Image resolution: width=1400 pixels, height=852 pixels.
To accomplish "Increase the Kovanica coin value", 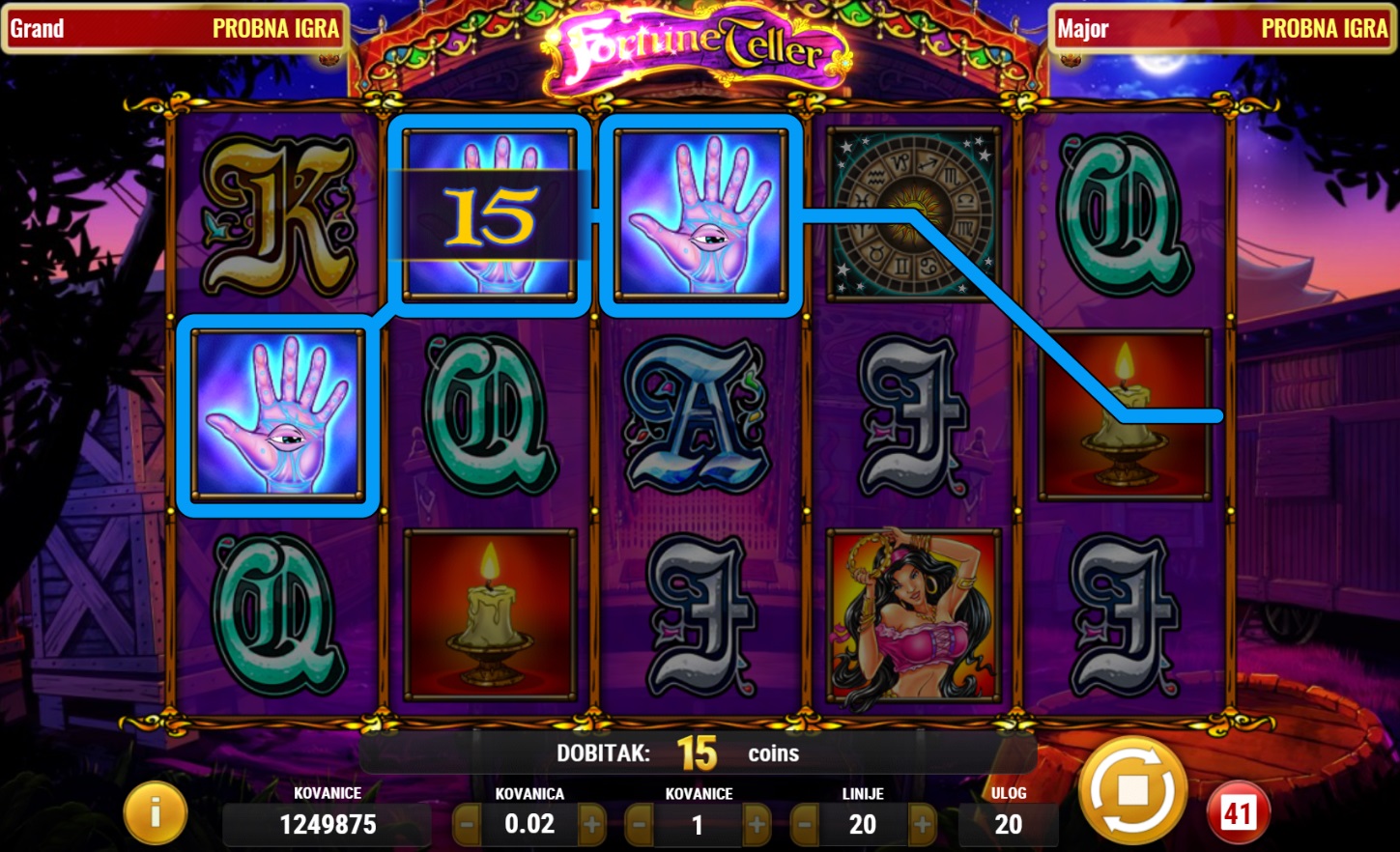I will [x=591, y=825].
